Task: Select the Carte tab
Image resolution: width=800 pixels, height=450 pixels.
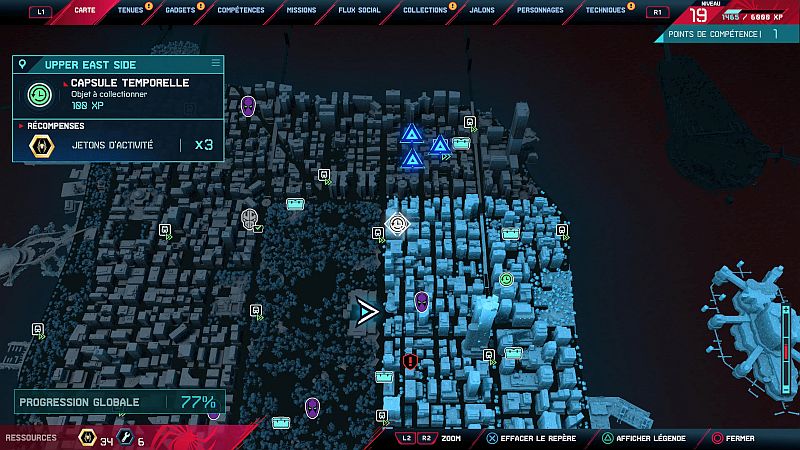Action: (83, 10)
